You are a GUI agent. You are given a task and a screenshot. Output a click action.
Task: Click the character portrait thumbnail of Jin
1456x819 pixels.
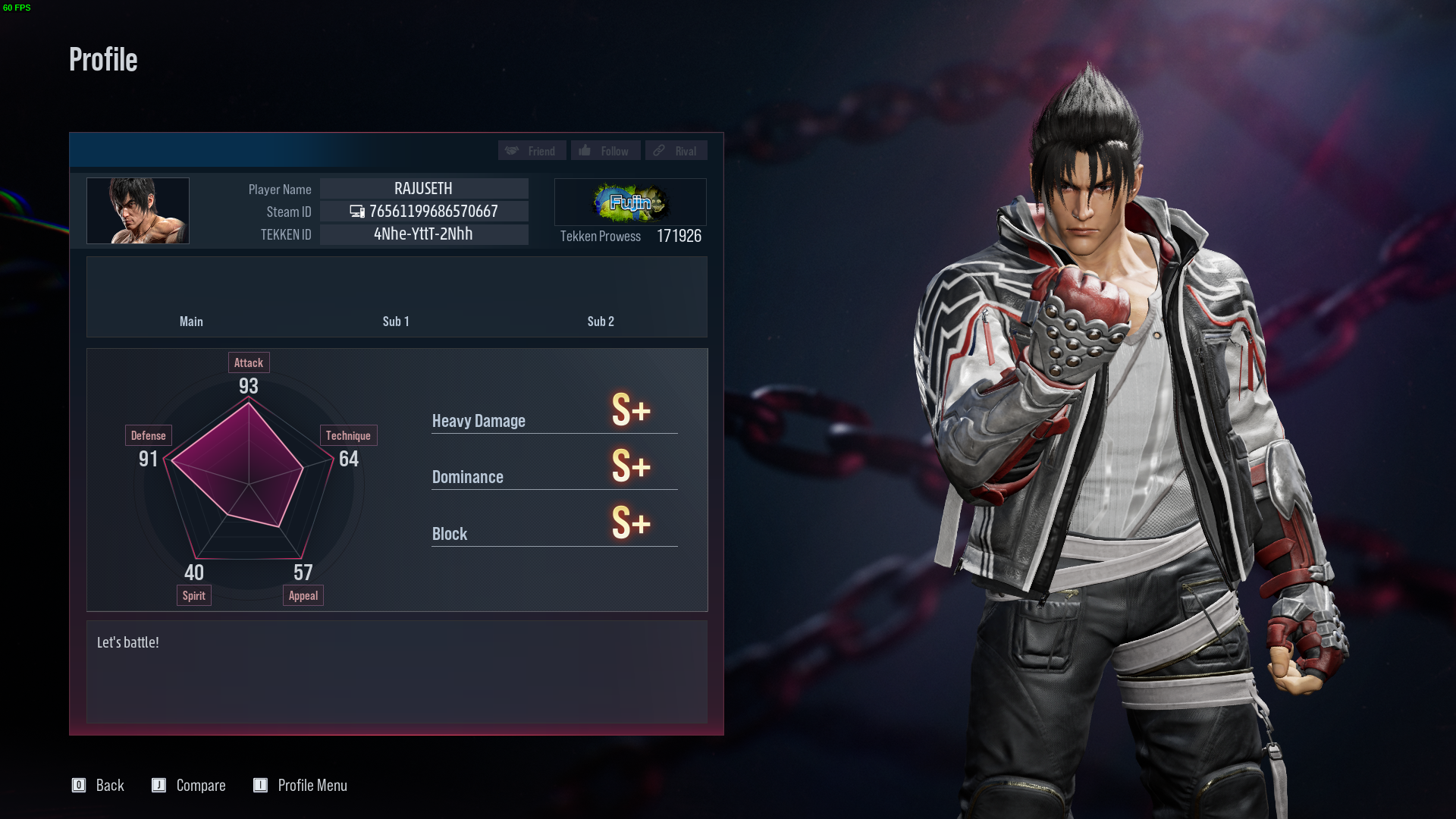(x=137, y=210)
